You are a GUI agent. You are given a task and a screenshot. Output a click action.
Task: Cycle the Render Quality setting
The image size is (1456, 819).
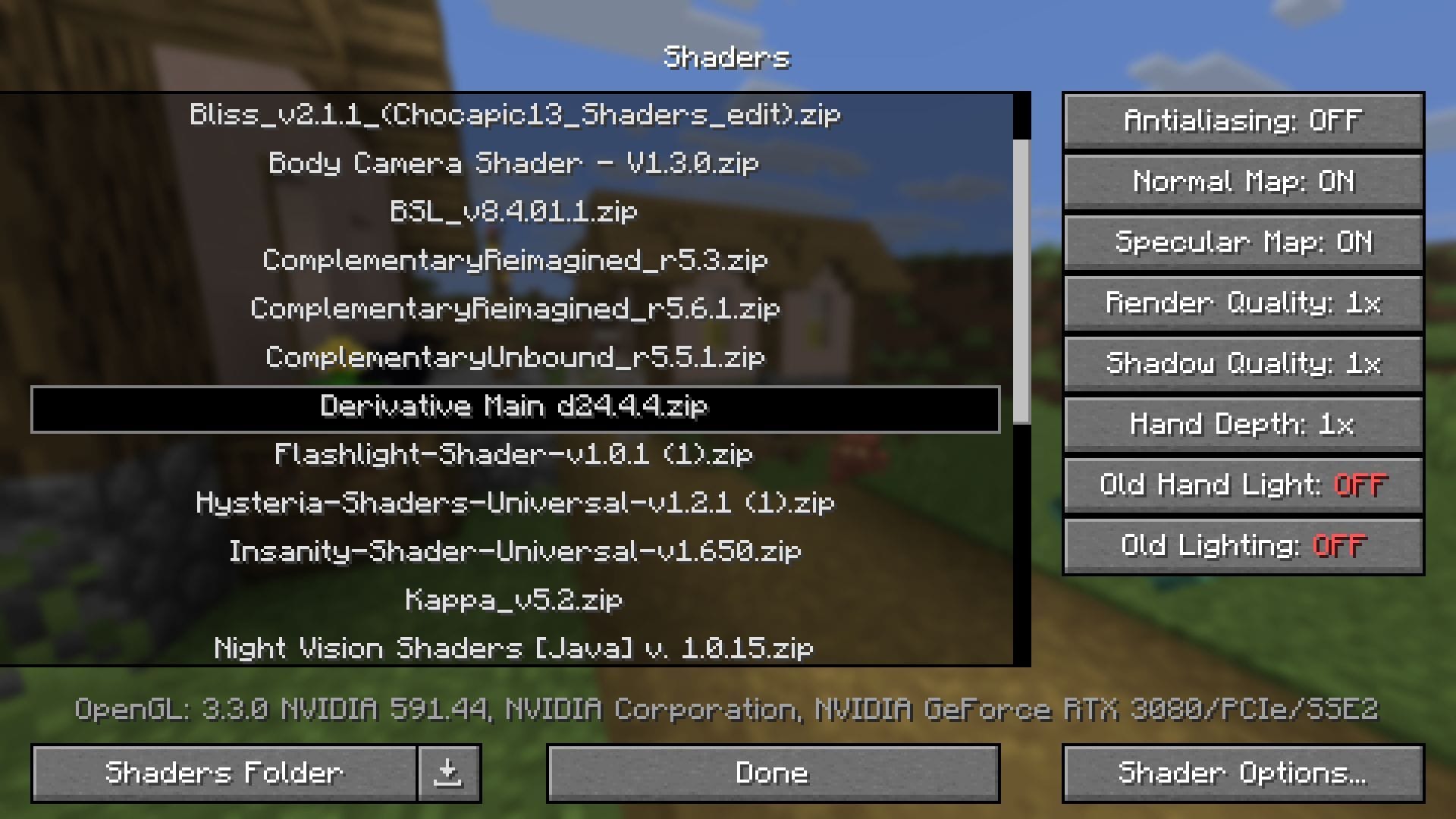(1243, 303)
